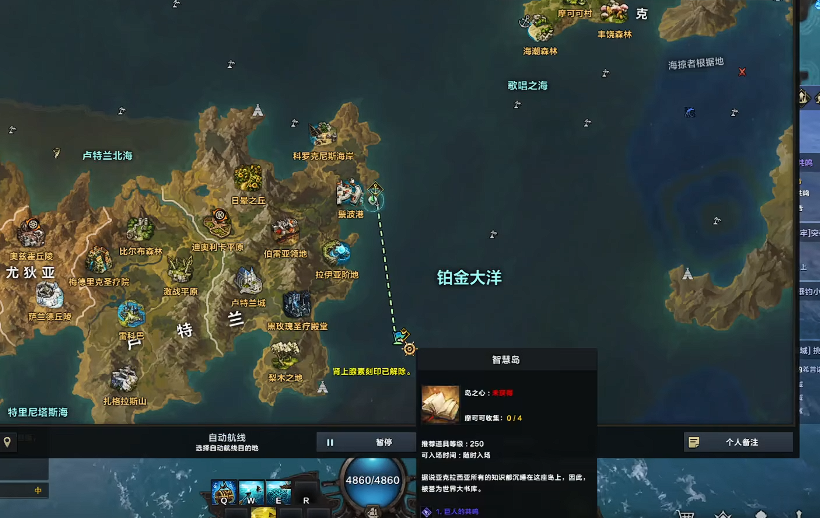Click the red X marker at sea
820x518 pixels.
pyautogui.click(x=742, y=72)
